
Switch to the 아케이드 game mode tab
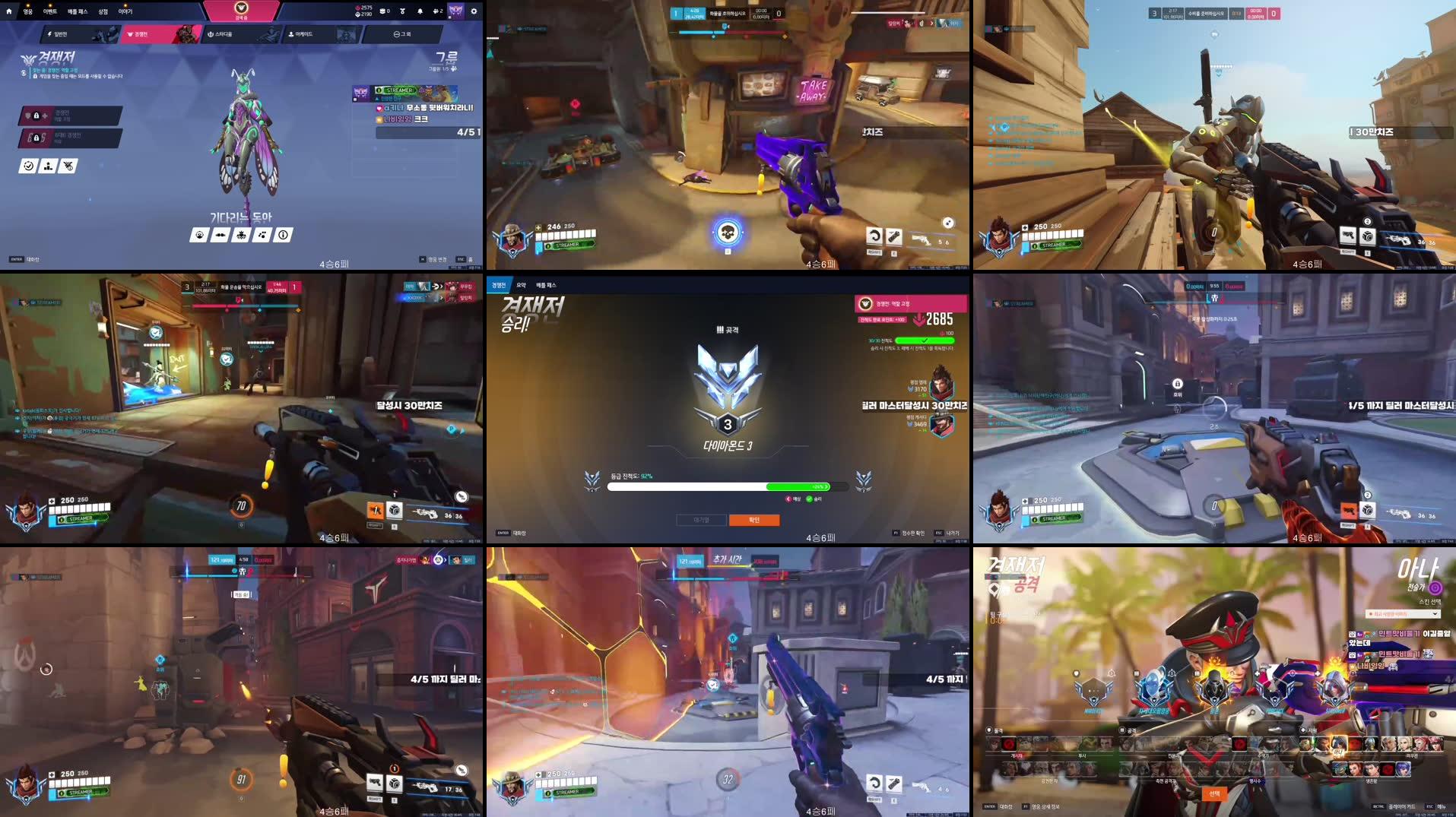pyautogui.click(x=304, y=34)
